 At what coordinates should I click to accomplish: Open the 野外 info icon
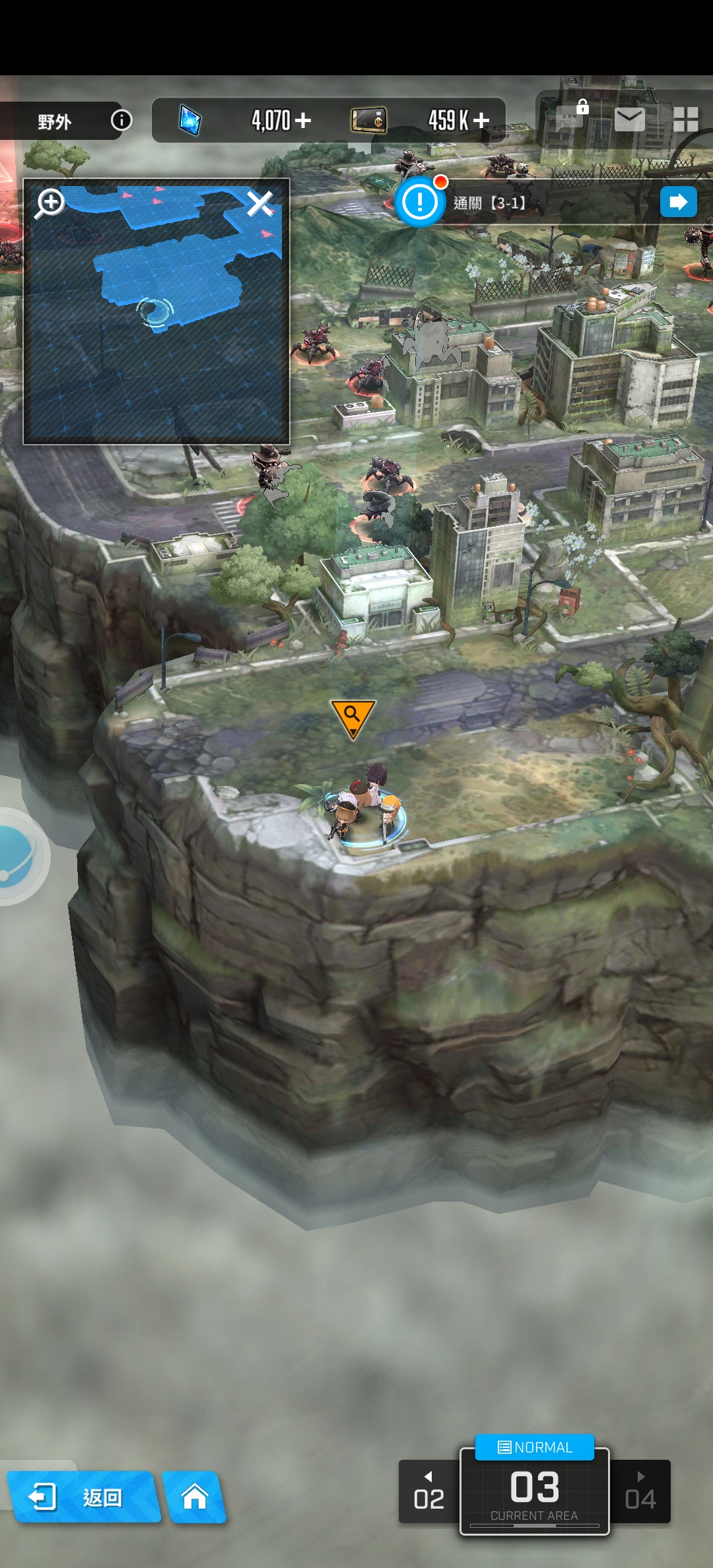pyautogui.click(x=121, y=120)
